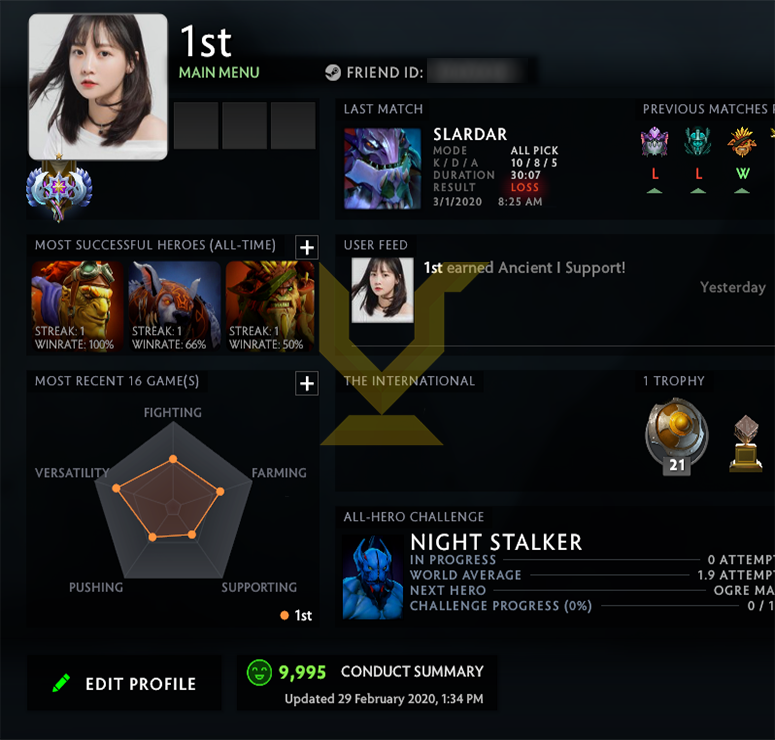Viewport: 775px width, 740px height.
Task: Return via the MAIN MENU link
Action: pyautogui.click(x=219, y=72)
